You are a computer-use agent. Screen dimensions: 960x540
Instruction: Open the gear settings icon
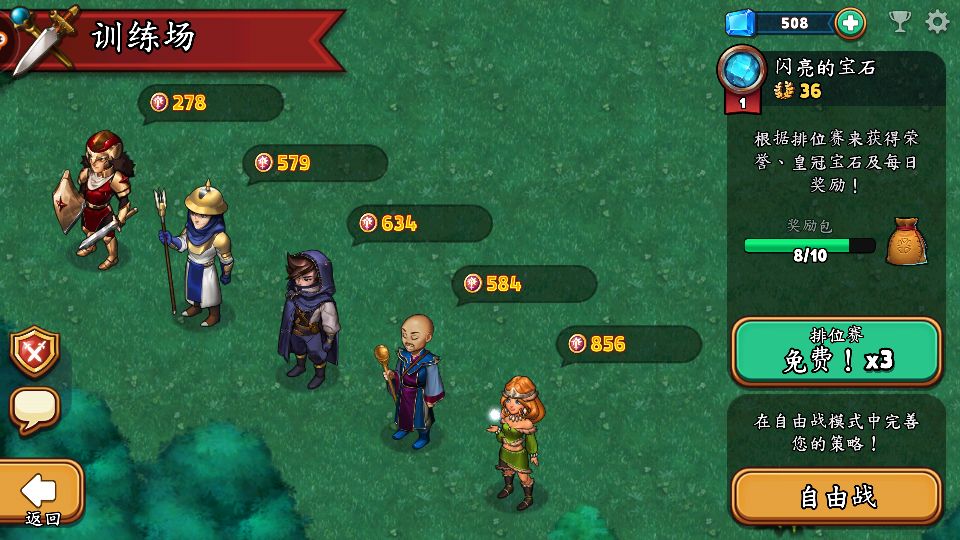click(937, 22)
